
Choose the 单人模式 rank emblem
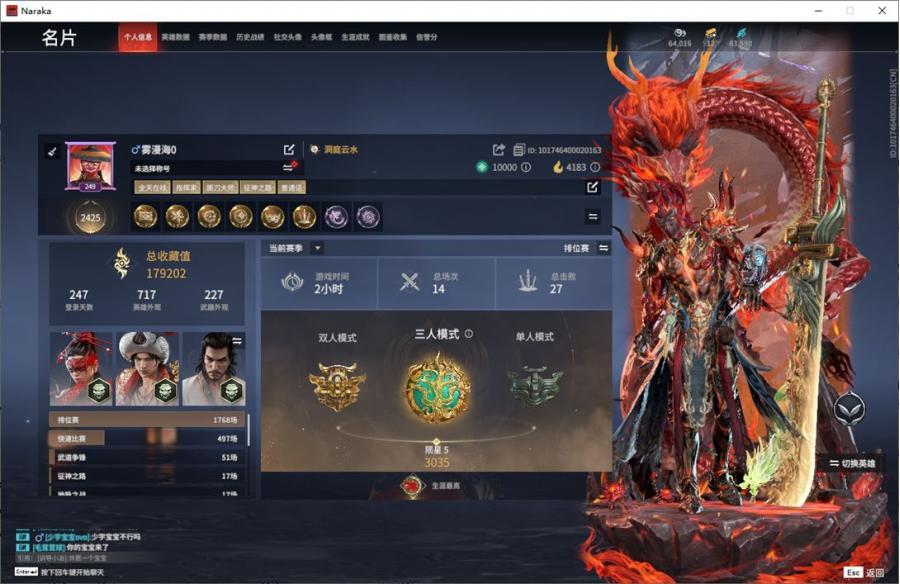tap(535, 385)
